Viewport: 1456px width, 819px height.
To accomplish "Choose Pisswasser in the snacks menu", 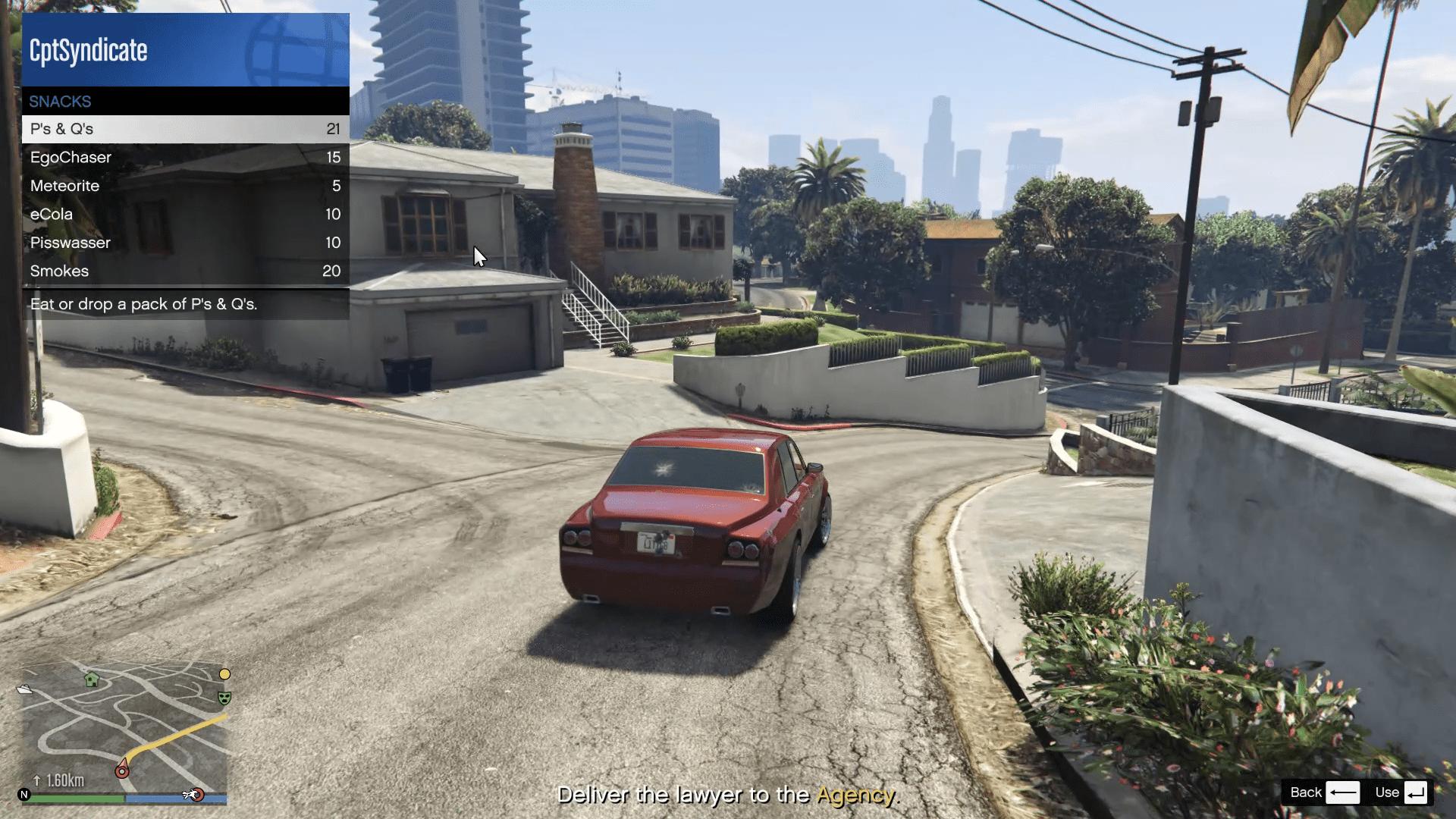I will [x=185, y=243].
